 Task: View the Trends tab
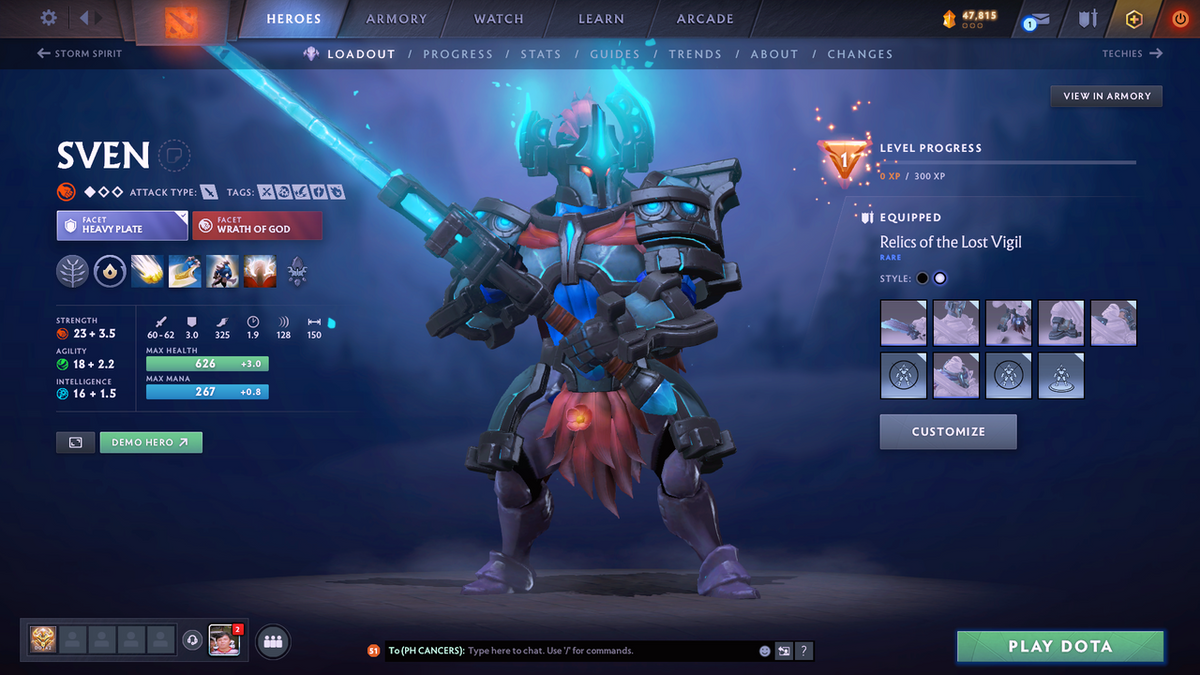(x=694, y=54)
